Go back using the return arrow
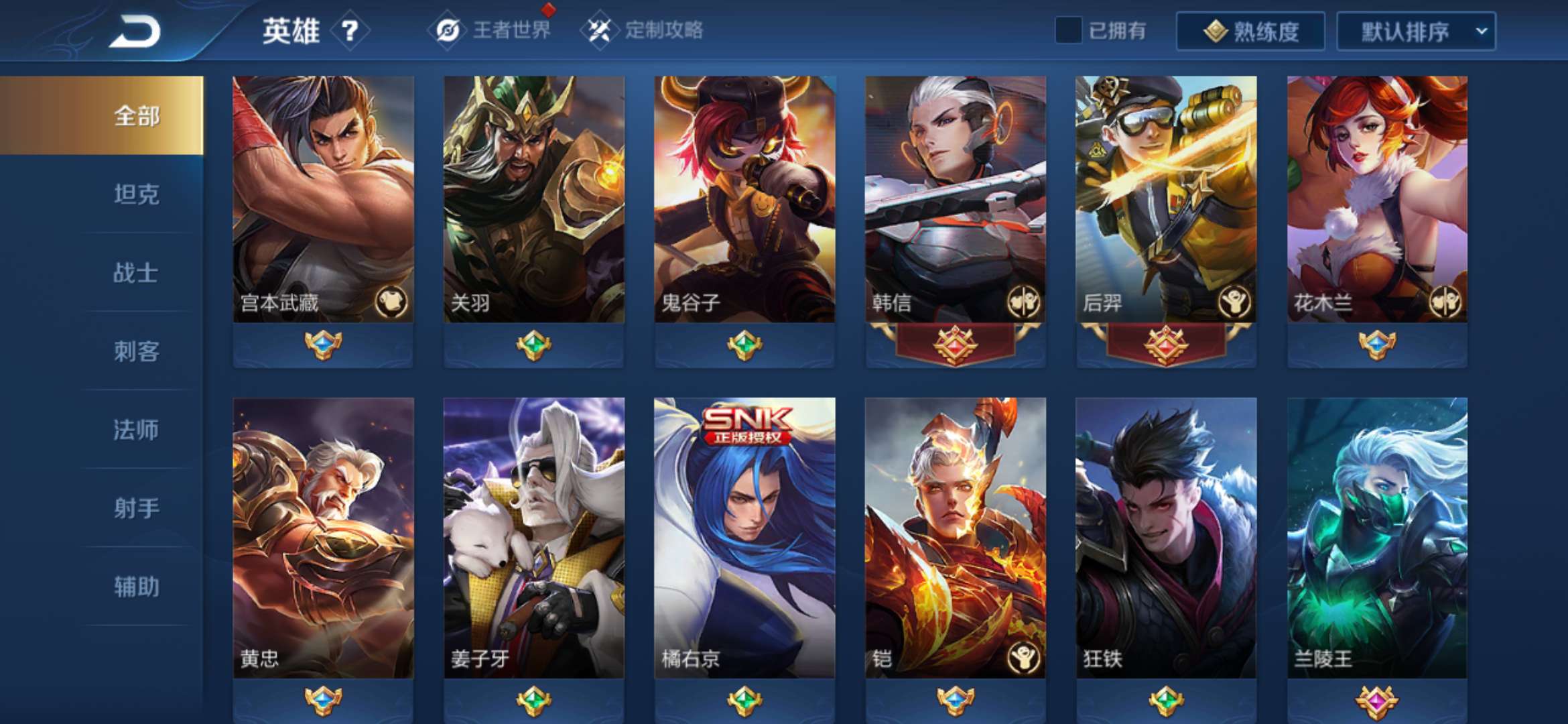Image resolution: width=1568 pixels, height=724 pixels. pyautogui.click(x=136, y=32)
